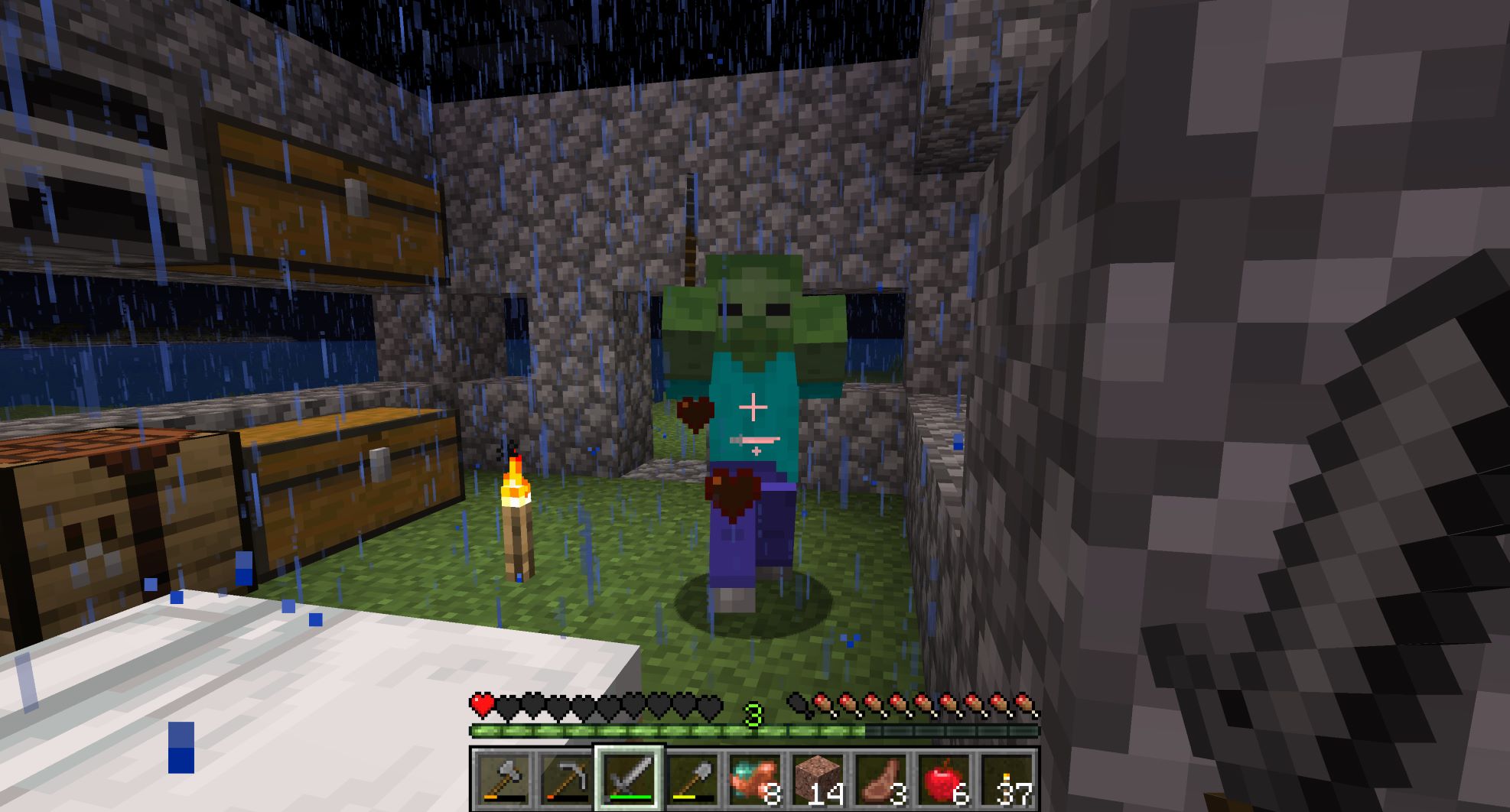Image resolution: width=1510 pixels, height=812 pixels.
Task: Switch to the stone shovel slot
Action: pos(692,778)
